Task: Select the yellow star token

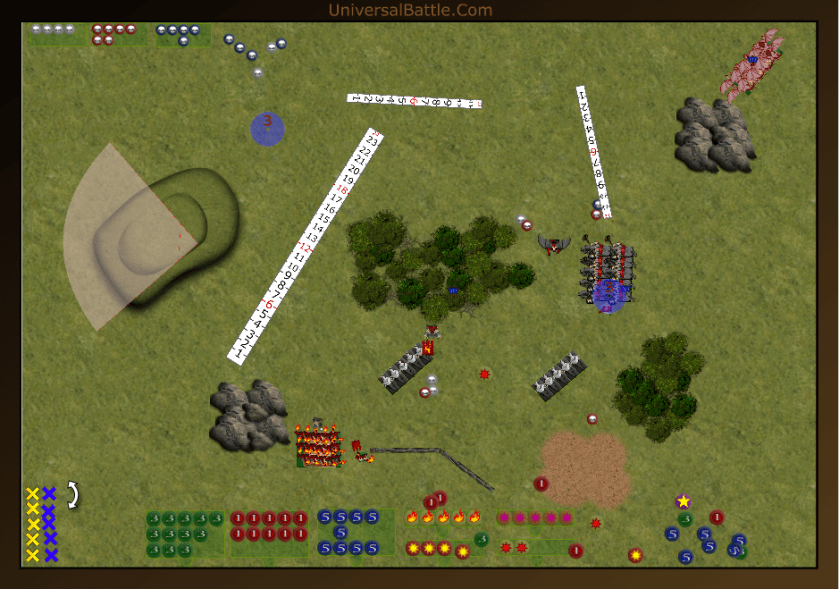Action: coord(684,501)
